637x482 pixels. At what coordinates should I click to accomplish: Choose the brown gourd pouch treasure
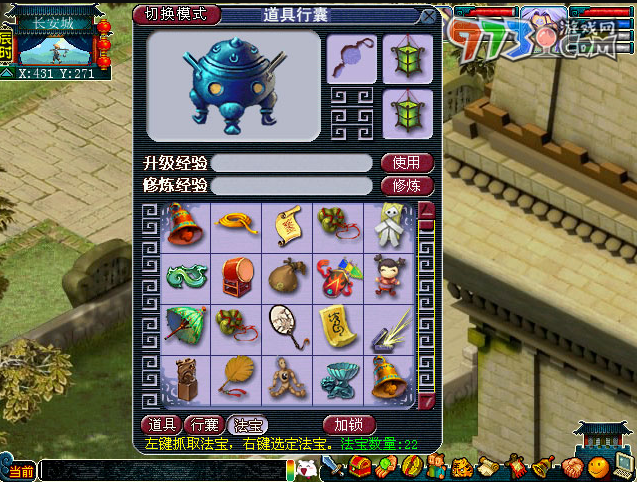tap(286, 275)
